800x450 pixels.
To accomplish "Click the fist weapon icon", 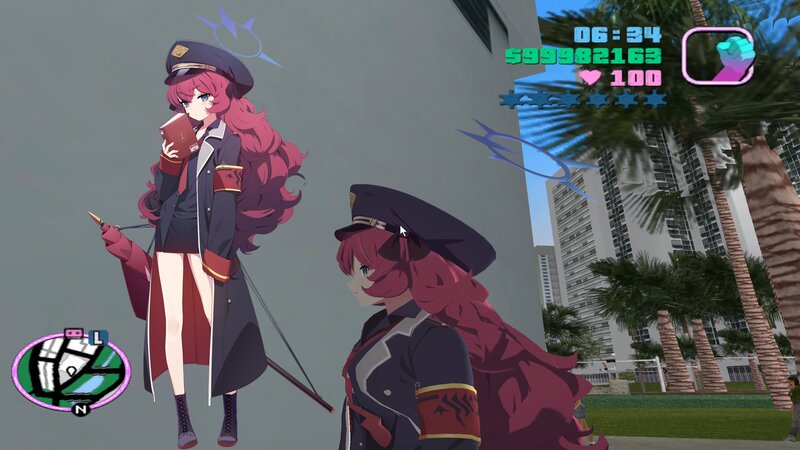I will 717,55.
